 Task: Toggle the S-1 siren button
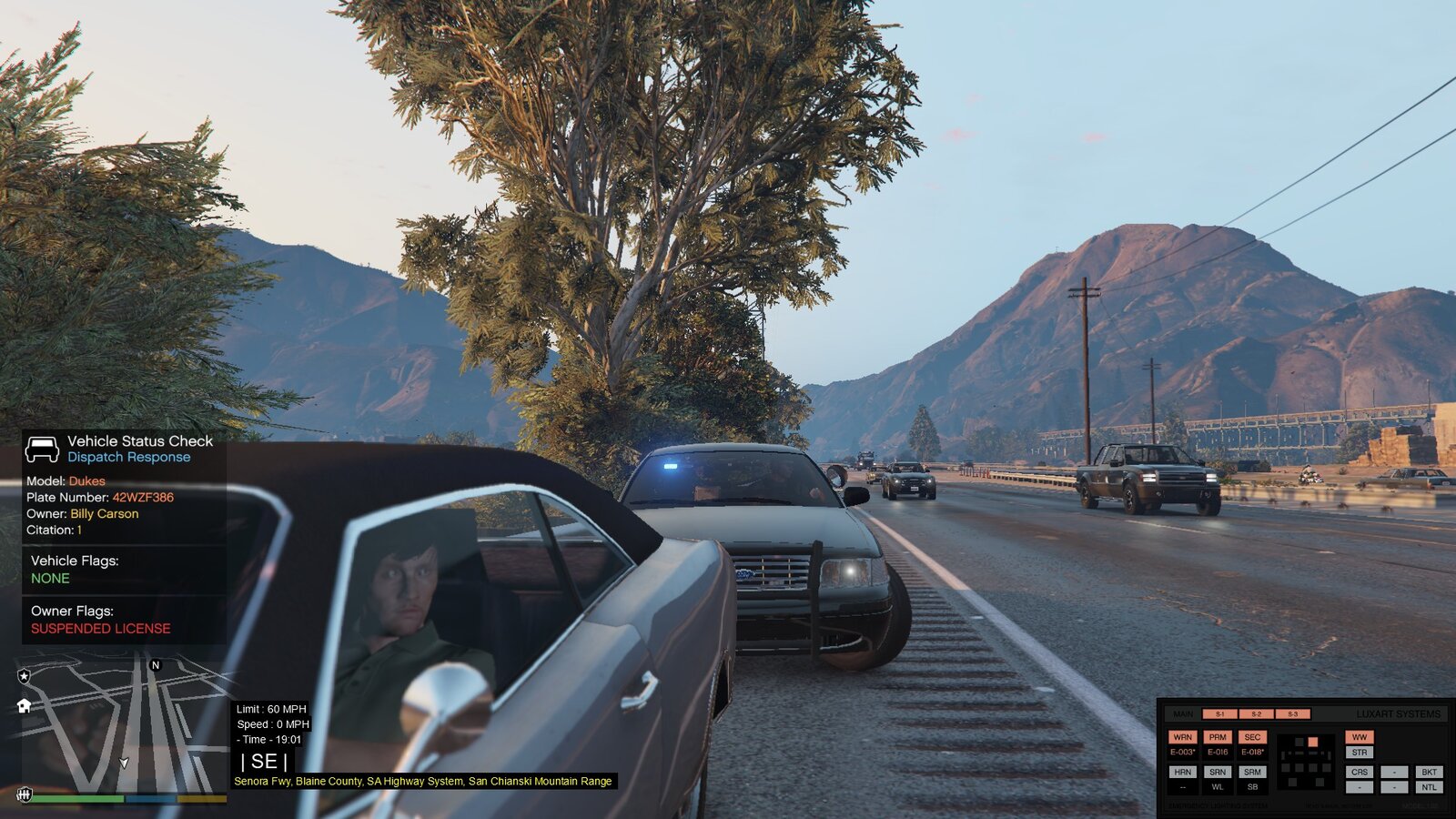[1220, 714]
